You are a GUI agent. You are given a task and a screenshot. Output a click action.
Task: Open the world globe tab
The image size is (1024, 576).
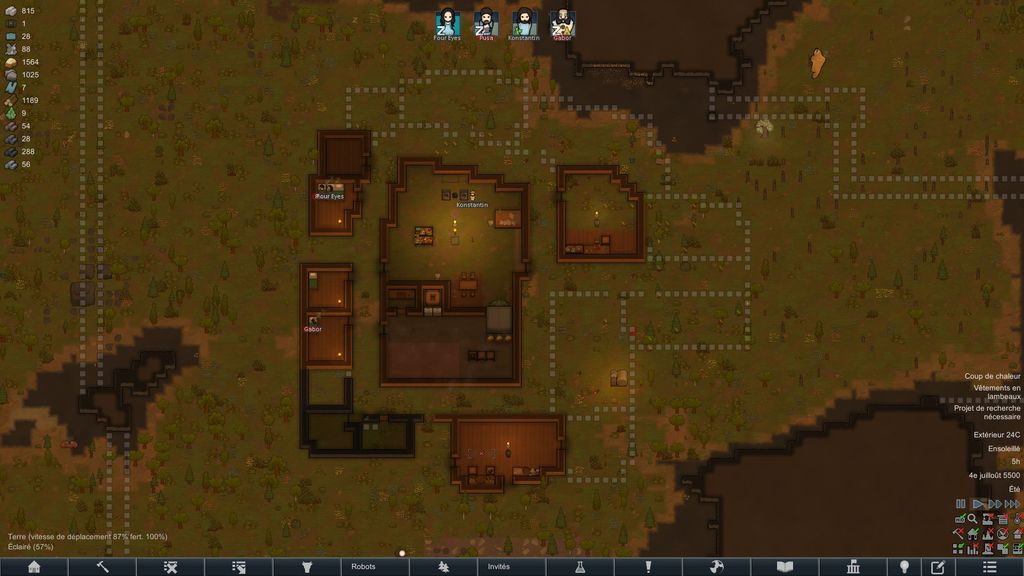(716, 567)
